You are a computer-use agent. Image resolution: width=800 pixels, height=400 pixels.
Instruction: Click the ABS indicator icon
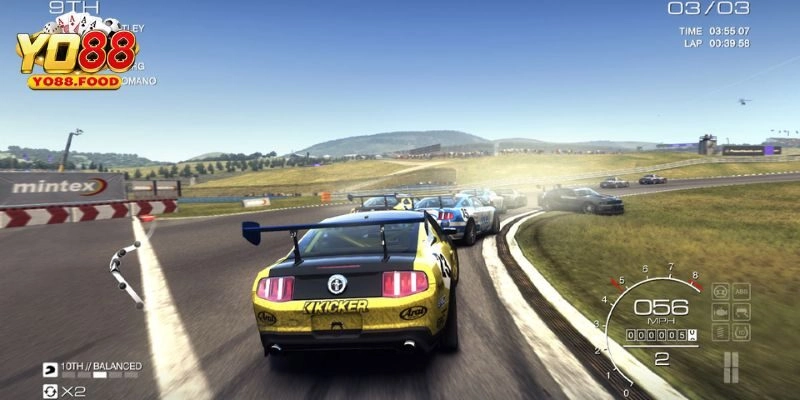(739, 291)
